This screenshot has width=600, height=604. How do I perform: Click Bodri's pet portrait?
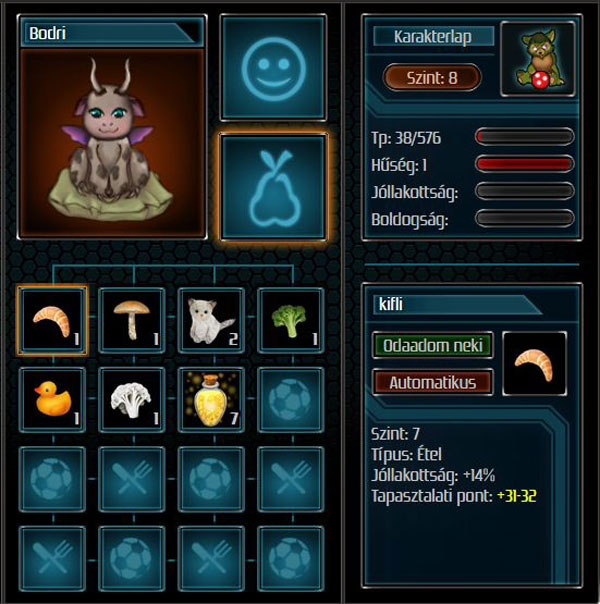[112, 141]
